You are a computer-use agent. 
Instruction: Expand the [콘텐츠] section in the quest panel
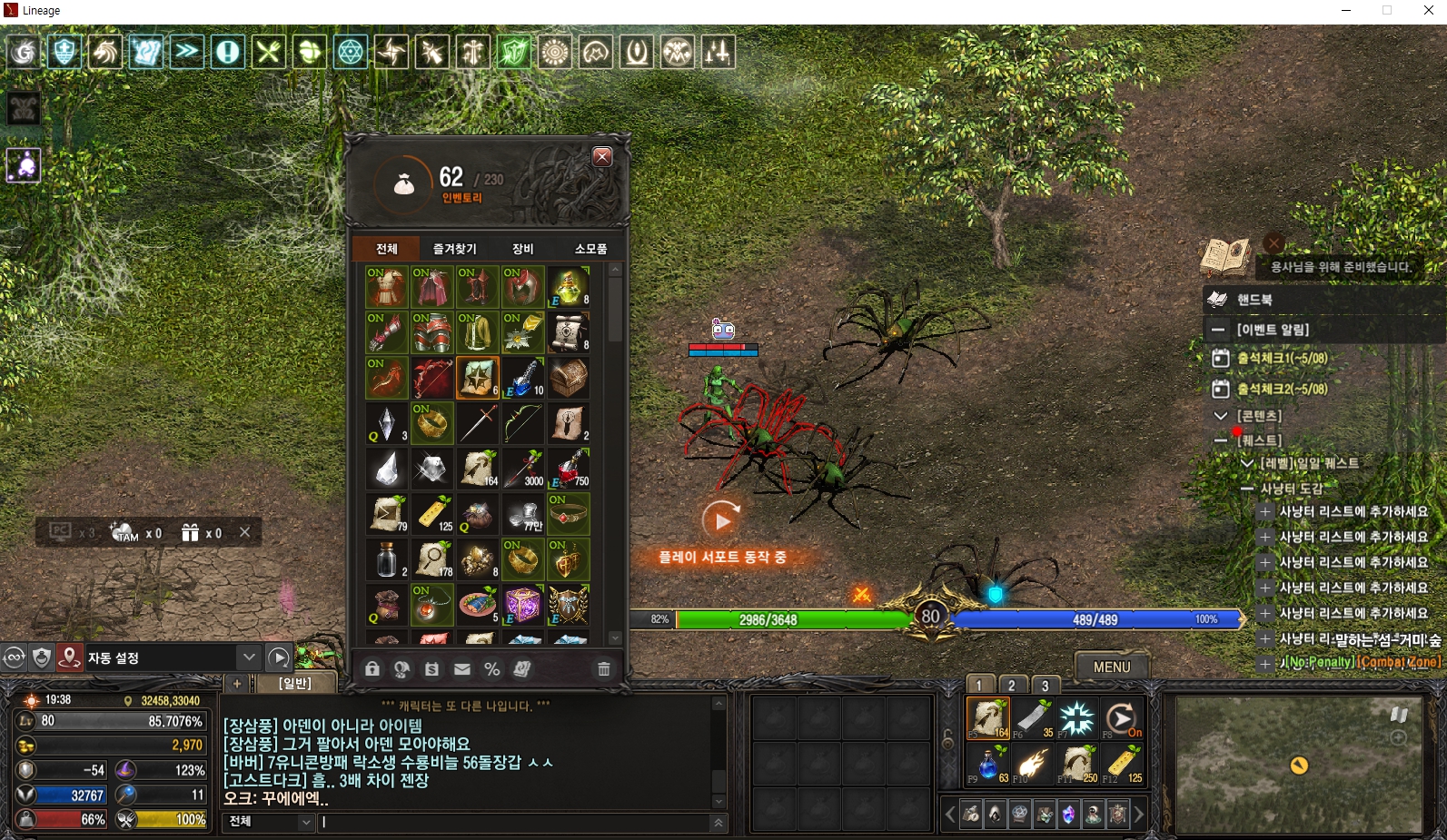1223,416
